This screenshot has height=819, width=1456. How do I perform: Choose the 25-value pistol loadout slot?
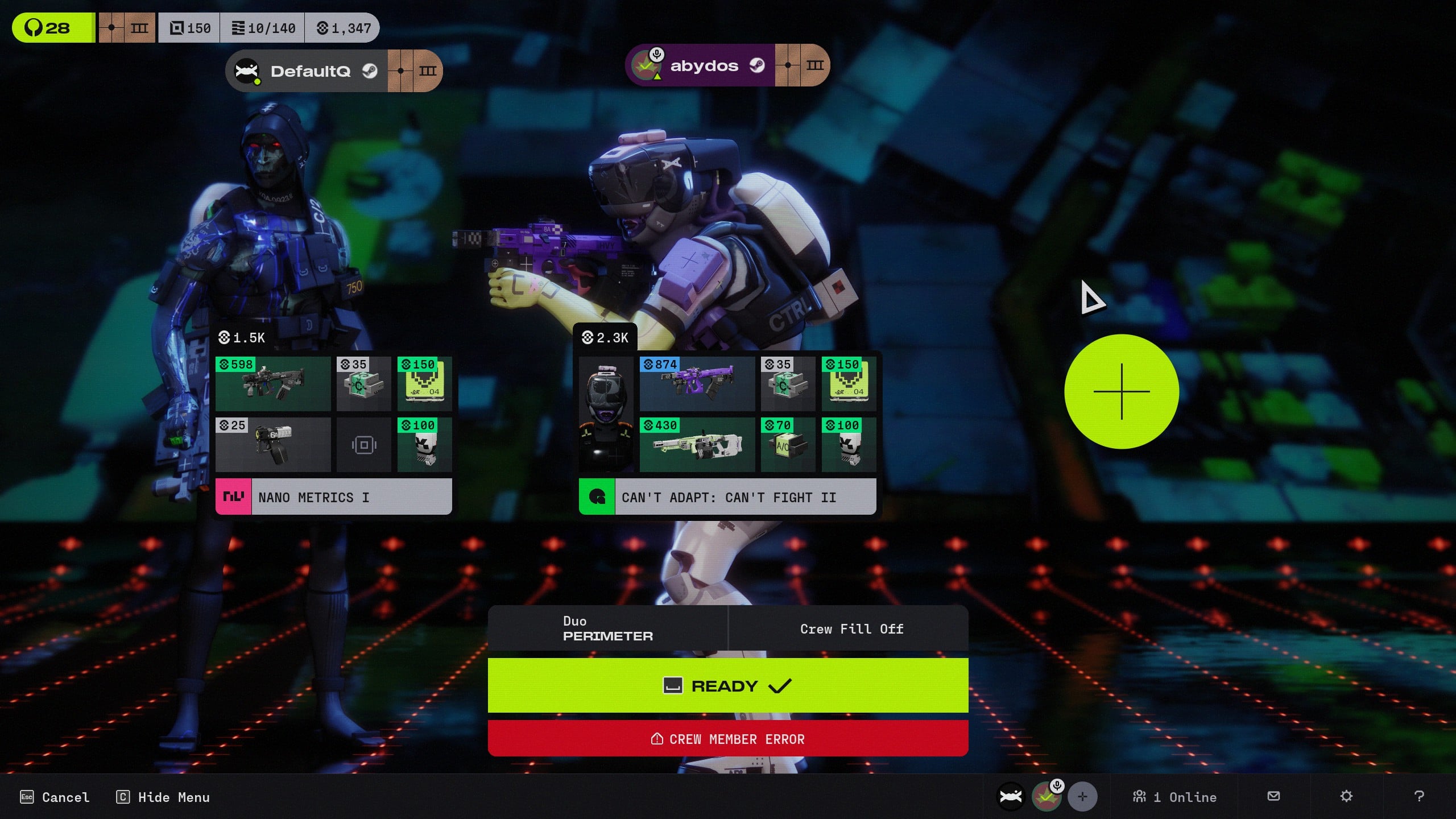pyautogui.click(x=273, y=445)
